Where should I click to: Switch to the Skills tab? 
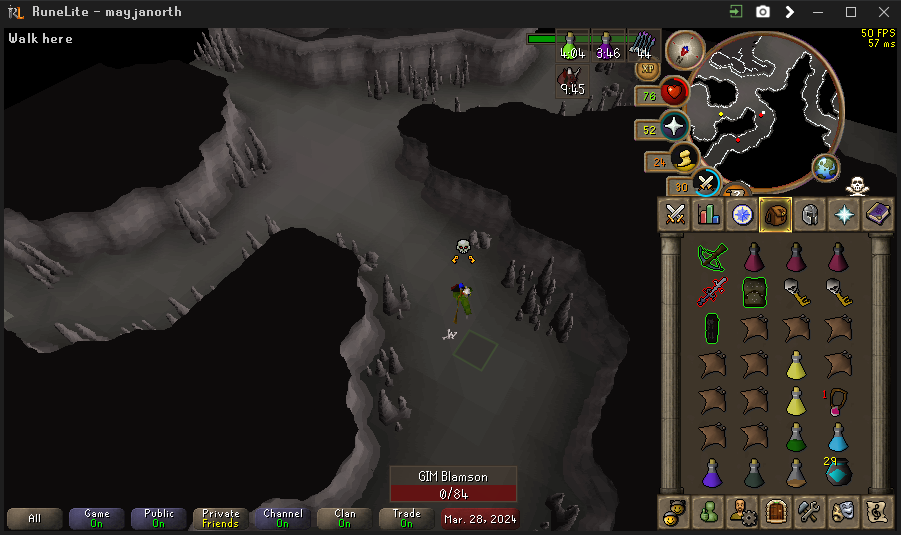pos(709,214)
